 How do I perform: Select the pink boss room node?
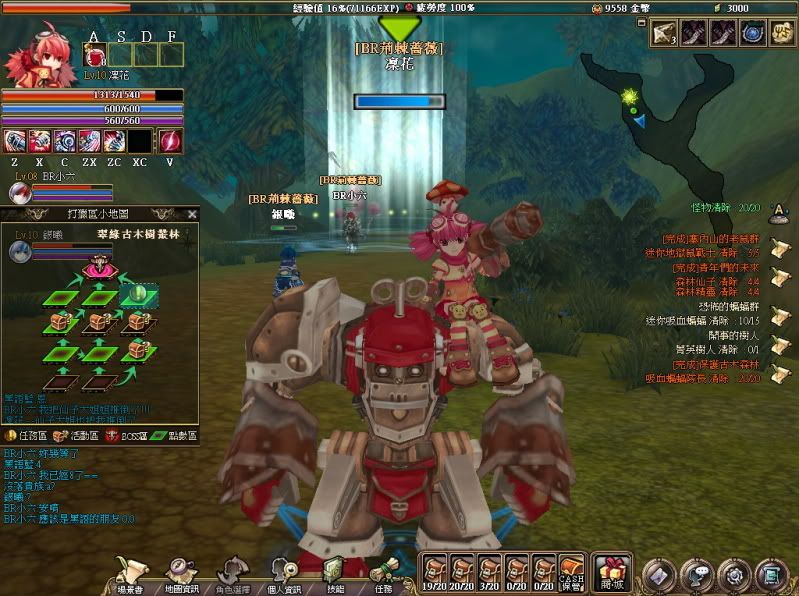coord(99,268)
